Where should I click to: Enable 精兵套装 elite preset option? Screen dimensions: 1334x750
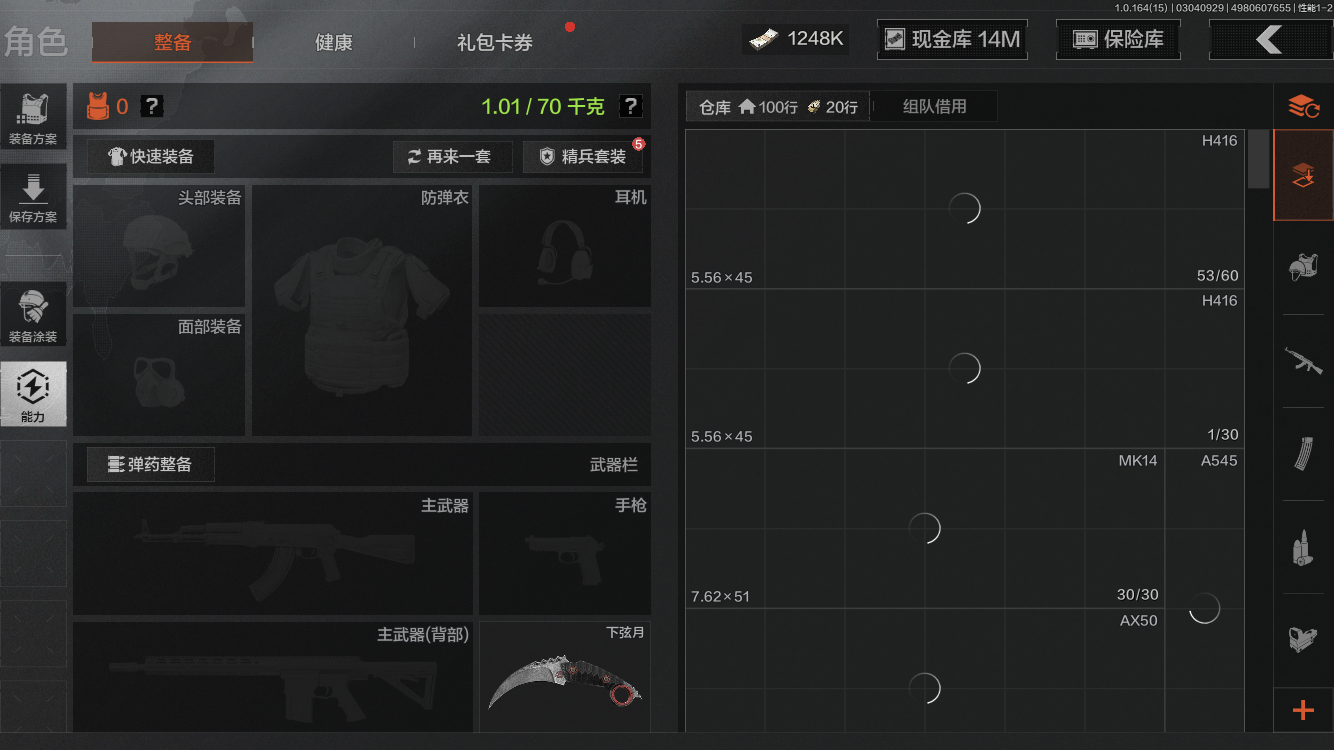[583, 156]
